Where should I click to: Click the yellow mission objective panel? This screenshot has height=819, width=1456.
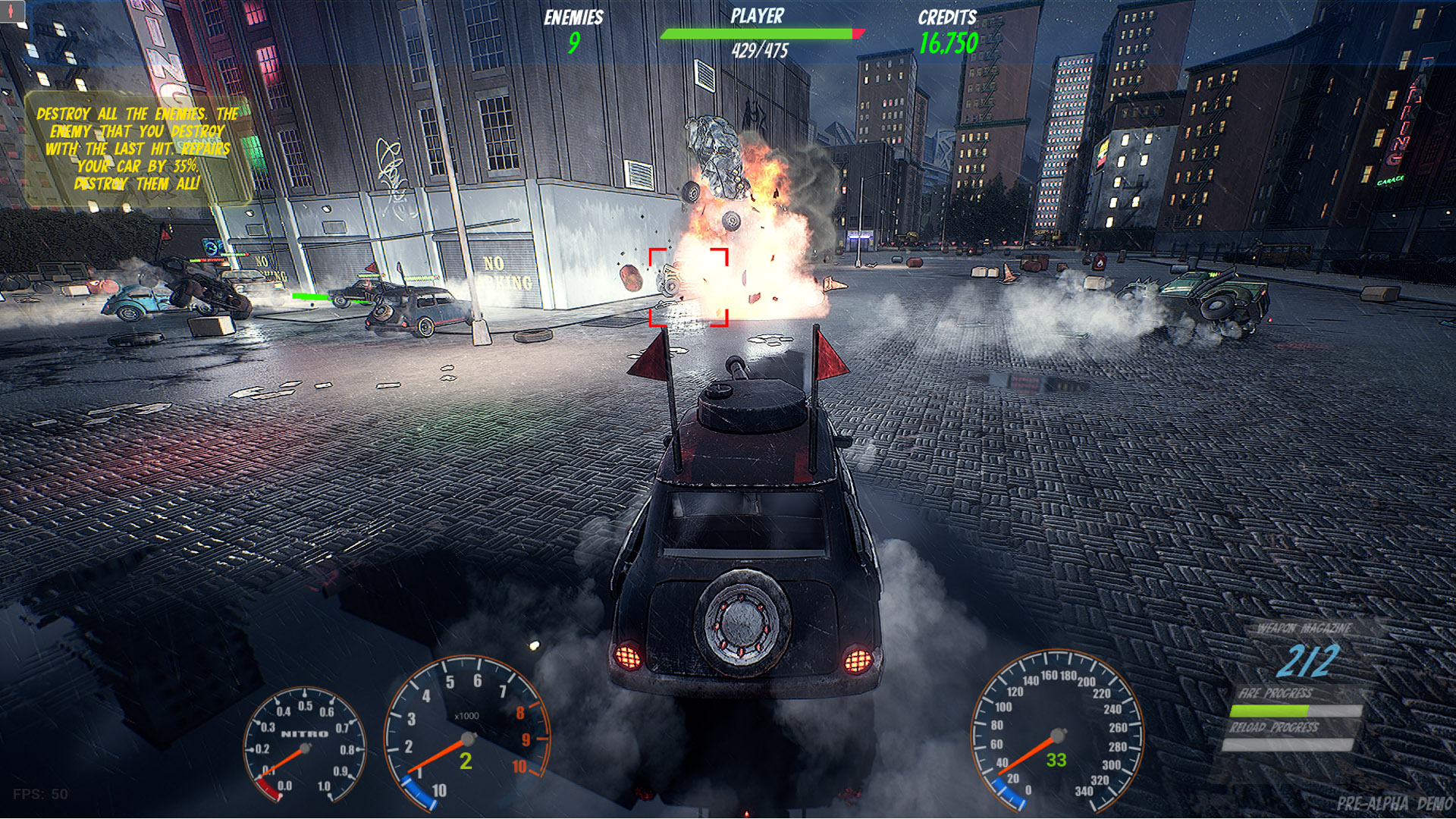point(136,149)
